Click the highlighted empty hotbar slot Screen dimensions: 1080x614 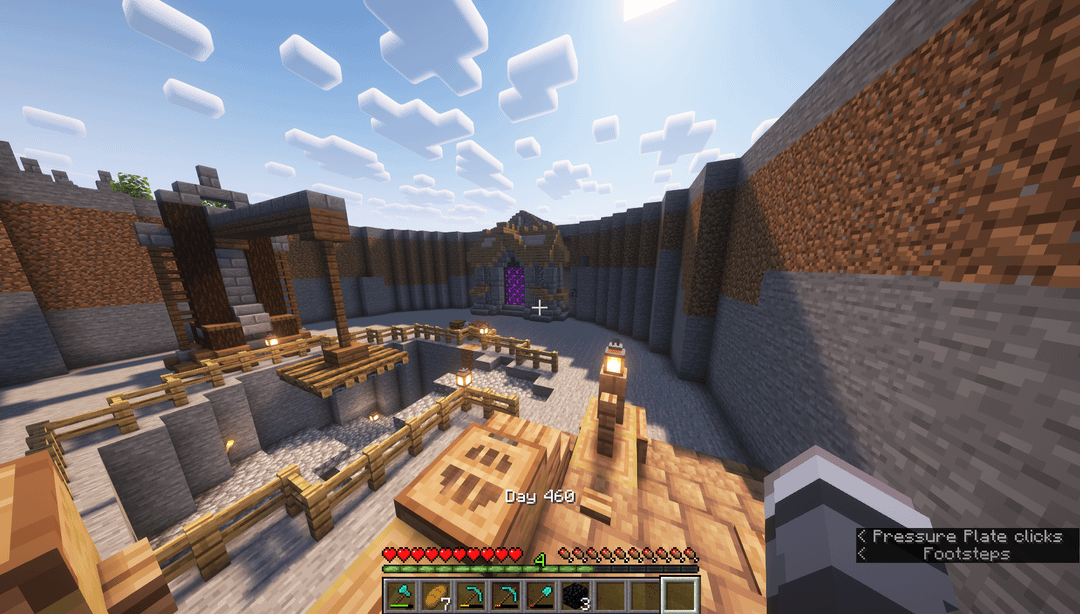pyautogui.click(x=680, y=595)
